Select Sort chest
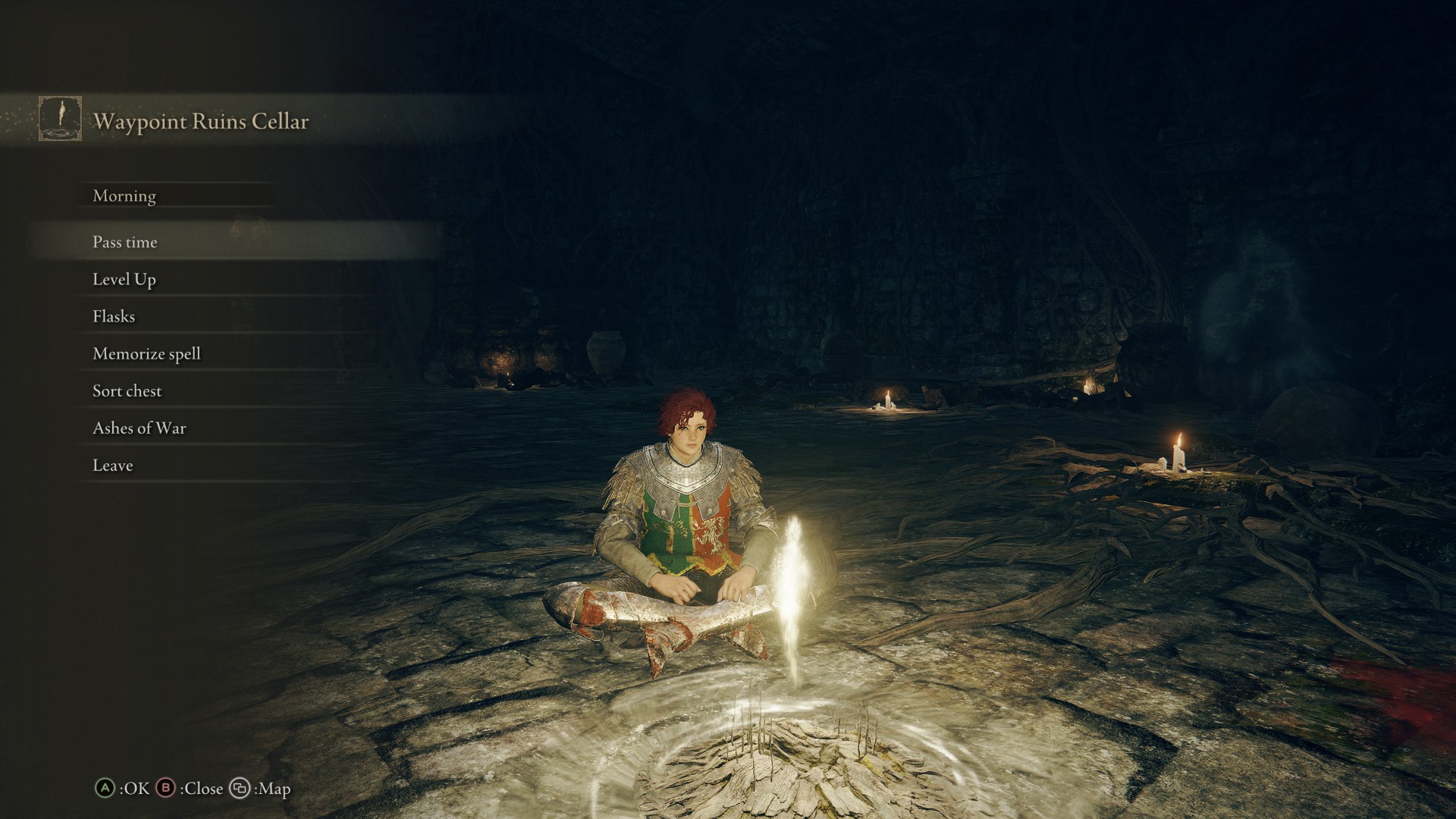Viewport: 1456px width, 819px height. (127, 391)
